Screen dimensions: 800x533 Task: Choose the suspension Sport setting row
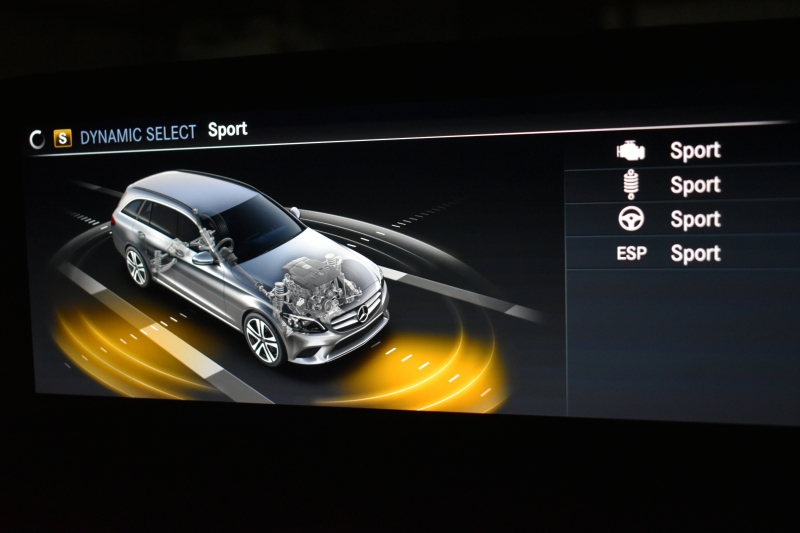coord(680,185)
